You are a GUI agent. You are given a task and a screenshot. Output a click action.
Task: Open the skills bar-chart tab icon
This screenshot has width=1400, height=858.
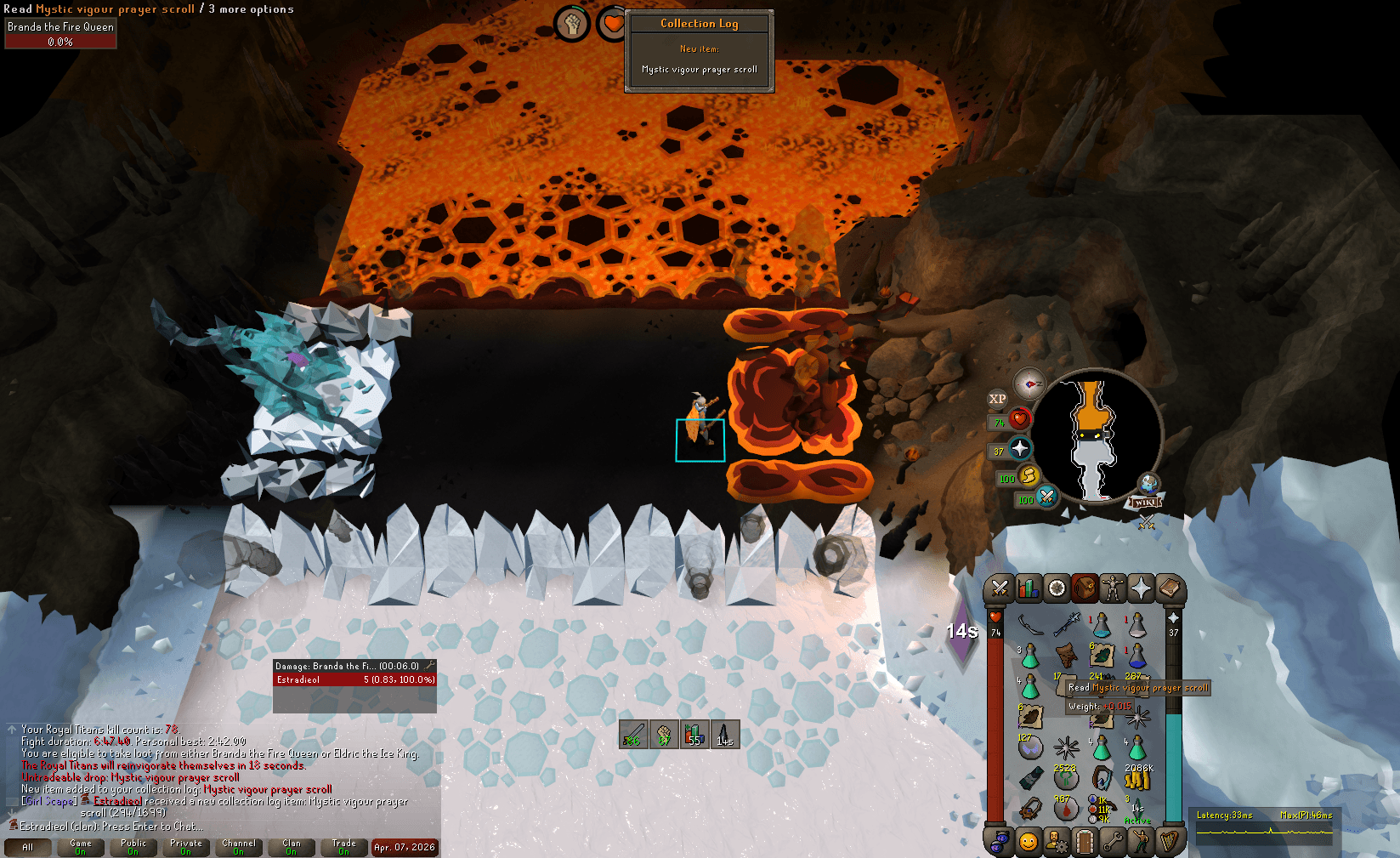(x=1027, y=588)
